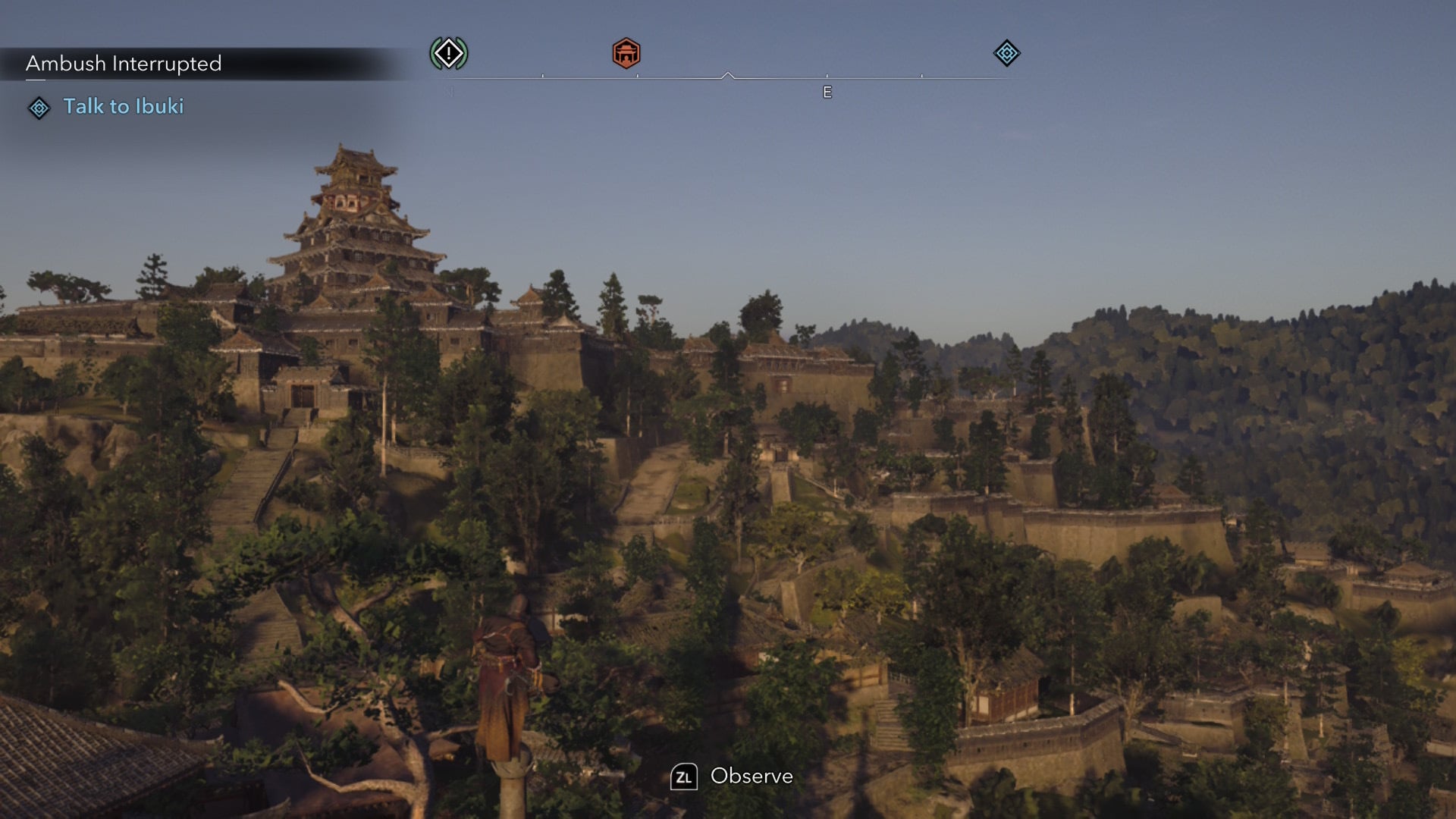Select the Ambush Interrupted quest title
1456x819 pixels.
pyautogui.click(x=123, y=64)
